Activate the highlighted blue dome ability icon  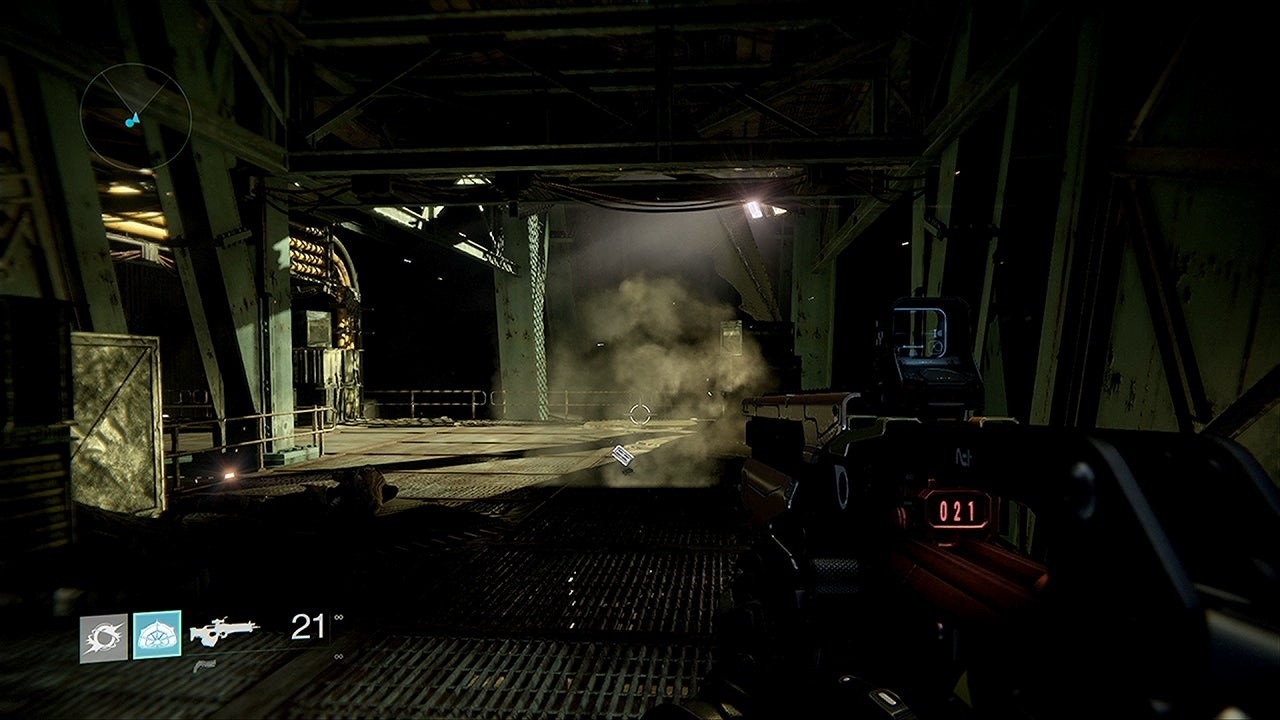point(157,635)
